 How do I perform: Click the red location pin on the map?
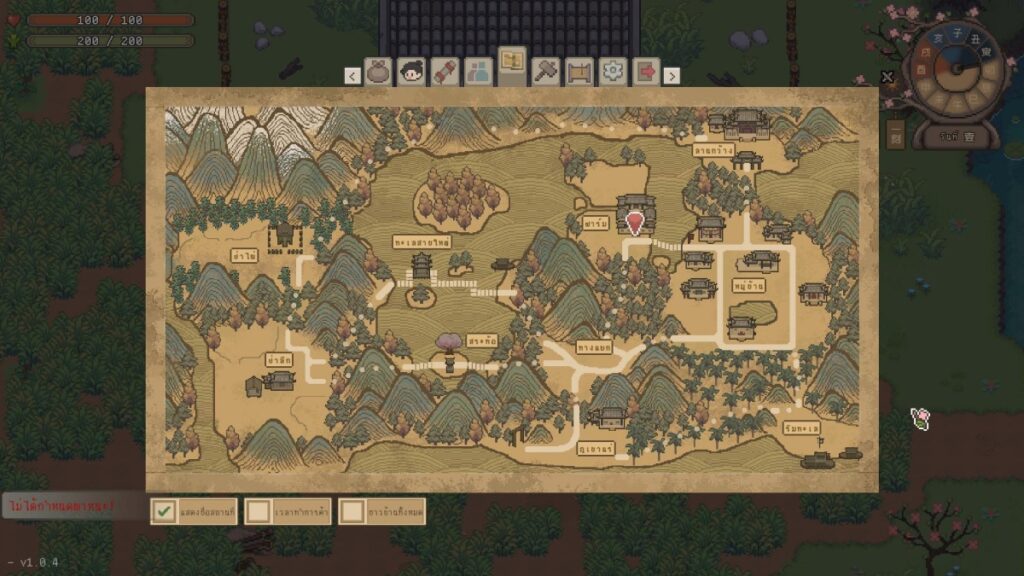pyautogui.click(x=634, y=222)
